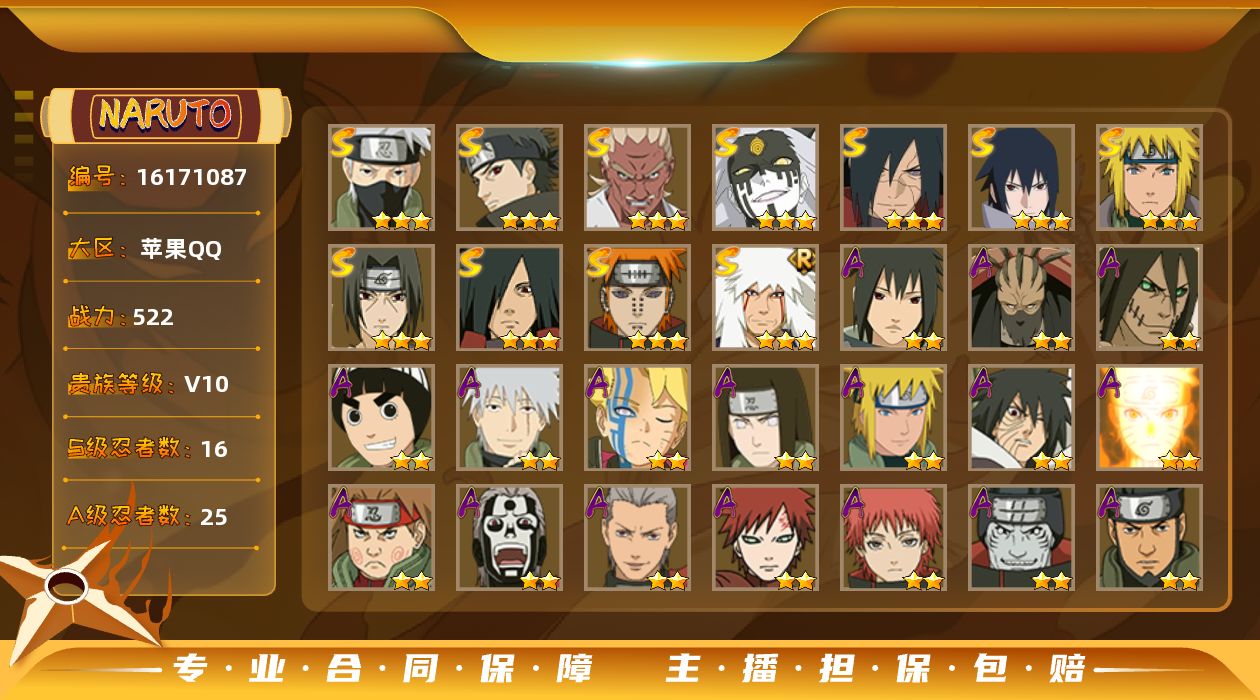Select the masked Kakuzu portrait
The width and height of the screenshot is (1260, 700).
coord(1021,297)
